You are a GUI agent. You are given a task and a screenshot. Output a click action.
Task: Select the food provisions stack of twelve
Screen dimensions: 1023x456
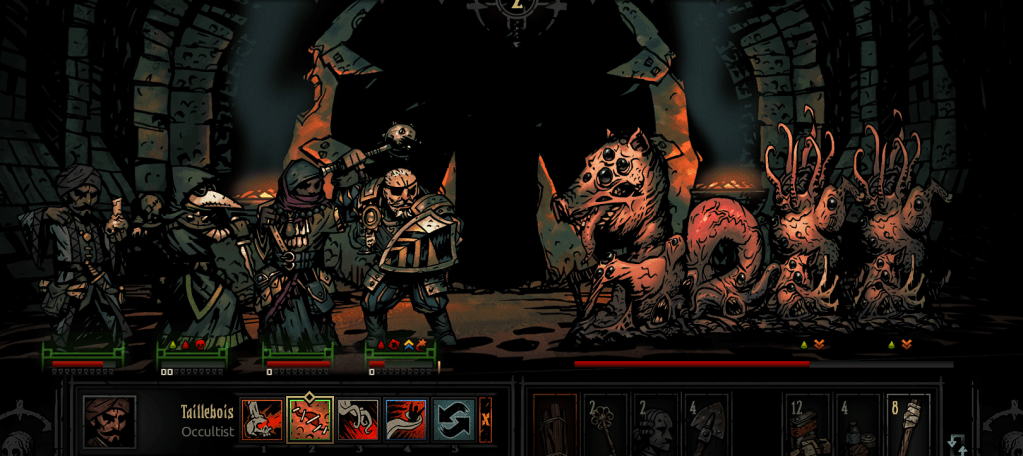pos(806,424)
